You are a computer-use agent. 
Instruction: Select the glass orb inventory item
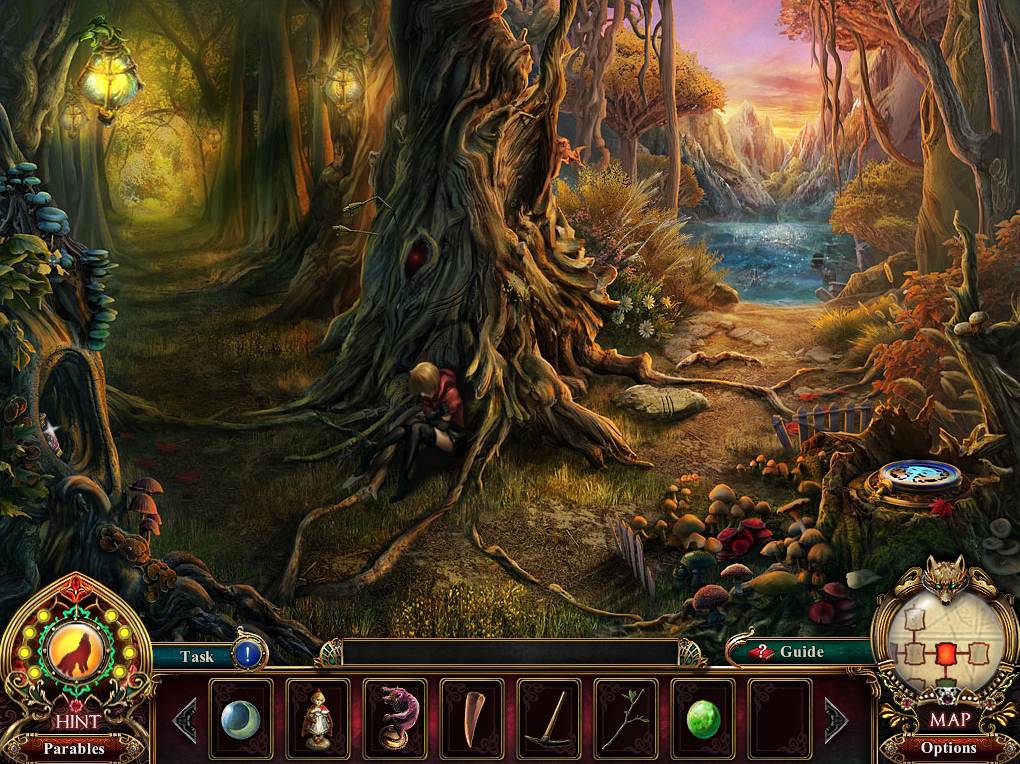pos(241,719)
